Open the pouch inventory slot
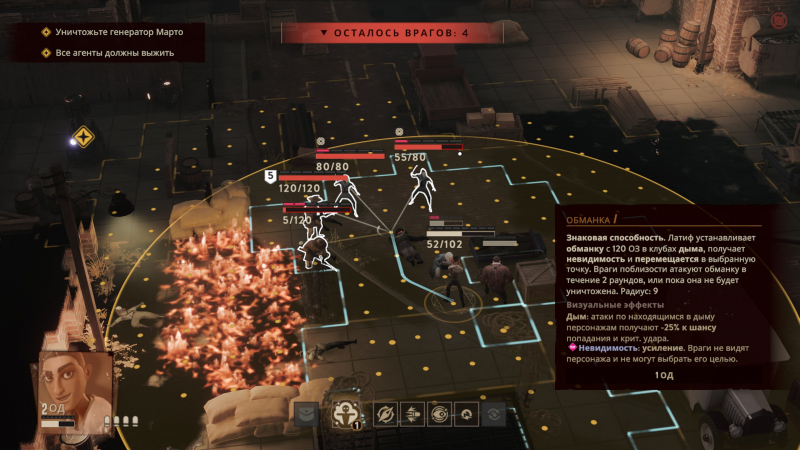The image size is (800, 450). point(305,413)
